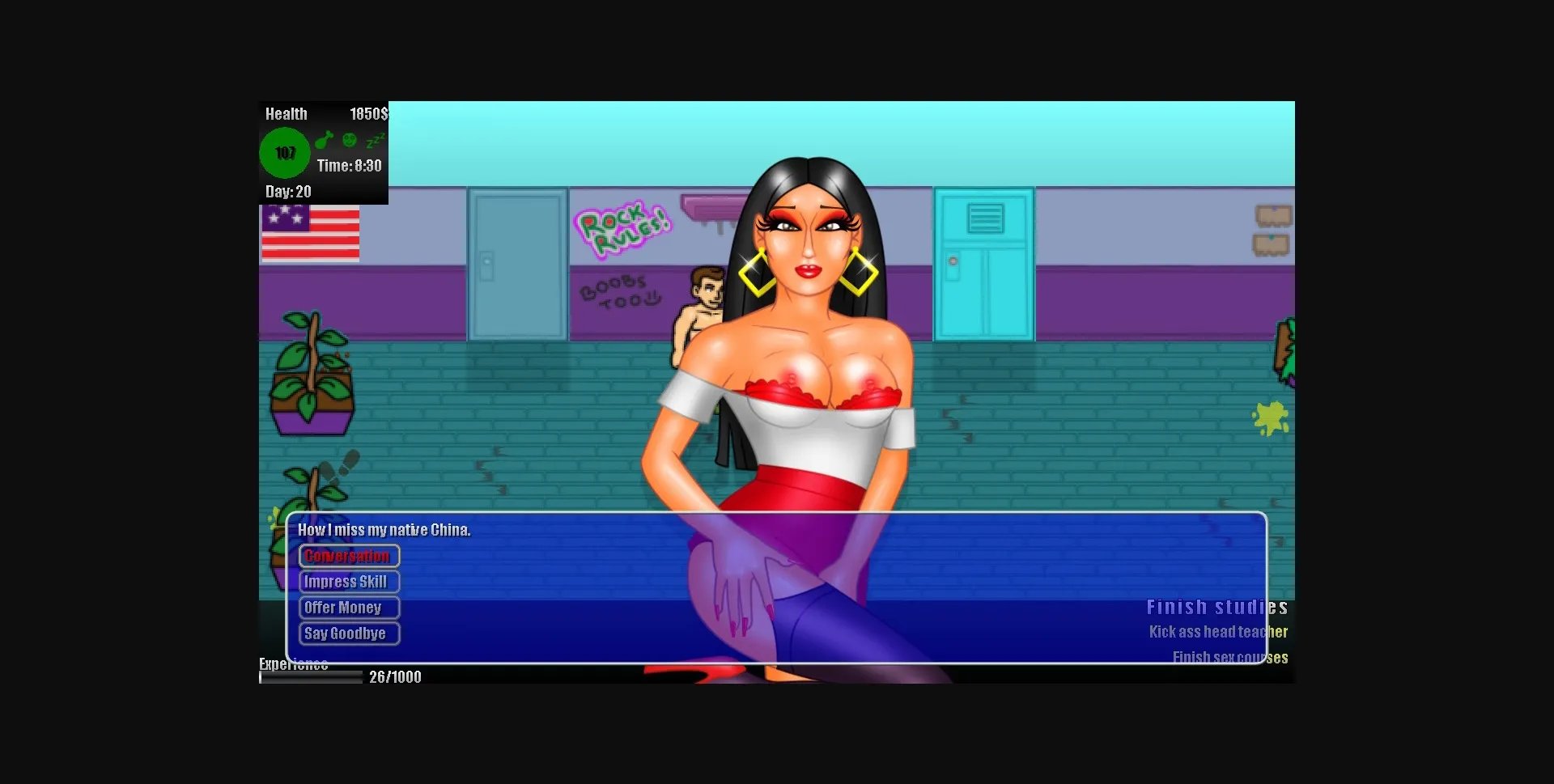Viewport: 1554px width, 784px height.
Task: Click the dialog line 'How I miss my native China'
Action: tap(384, 530)
